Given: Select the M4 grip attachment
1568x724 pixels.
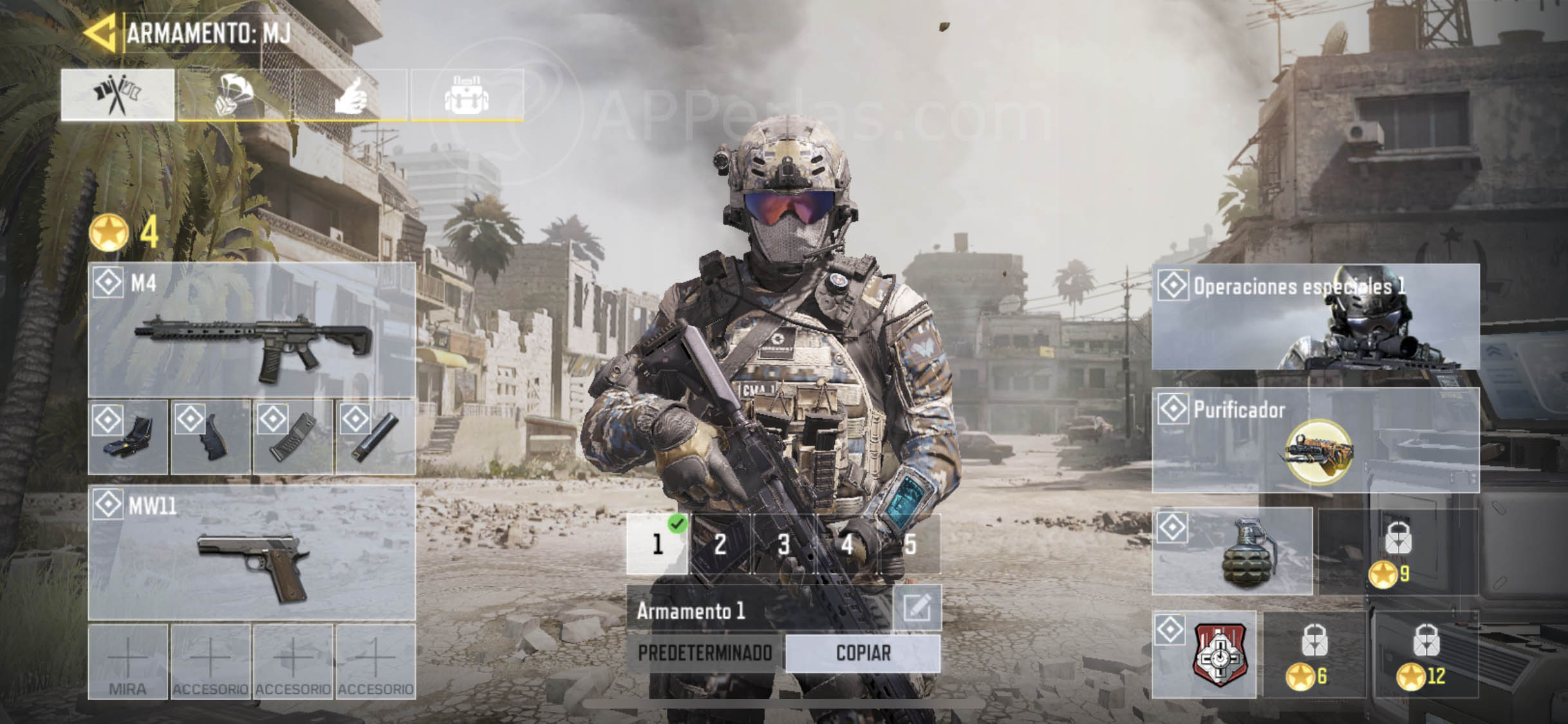Looking at the screenshot, I should (210, 438).
